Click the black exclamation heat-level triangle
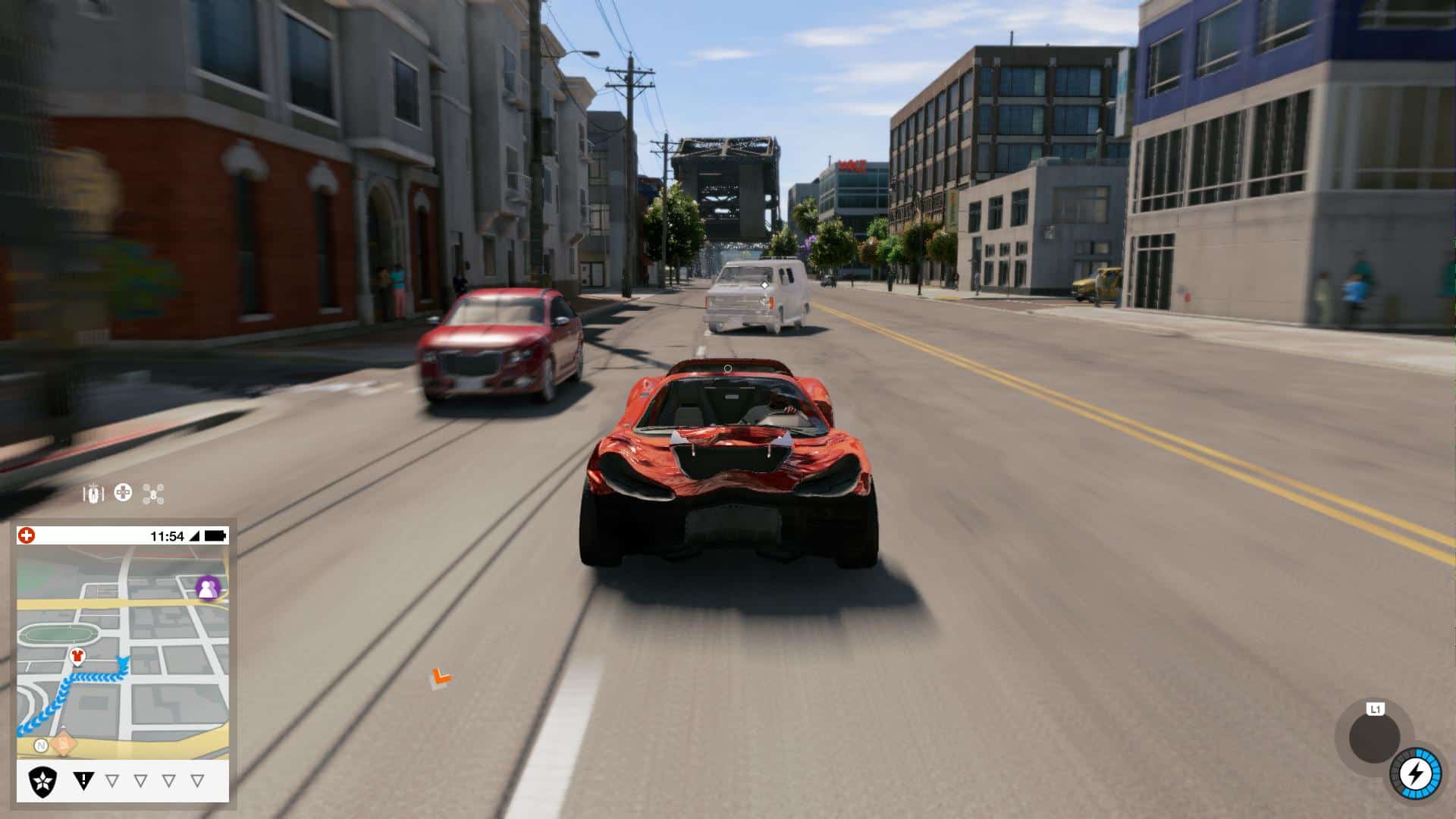This screenshot has width=1456, height=819. pos(83,780)
